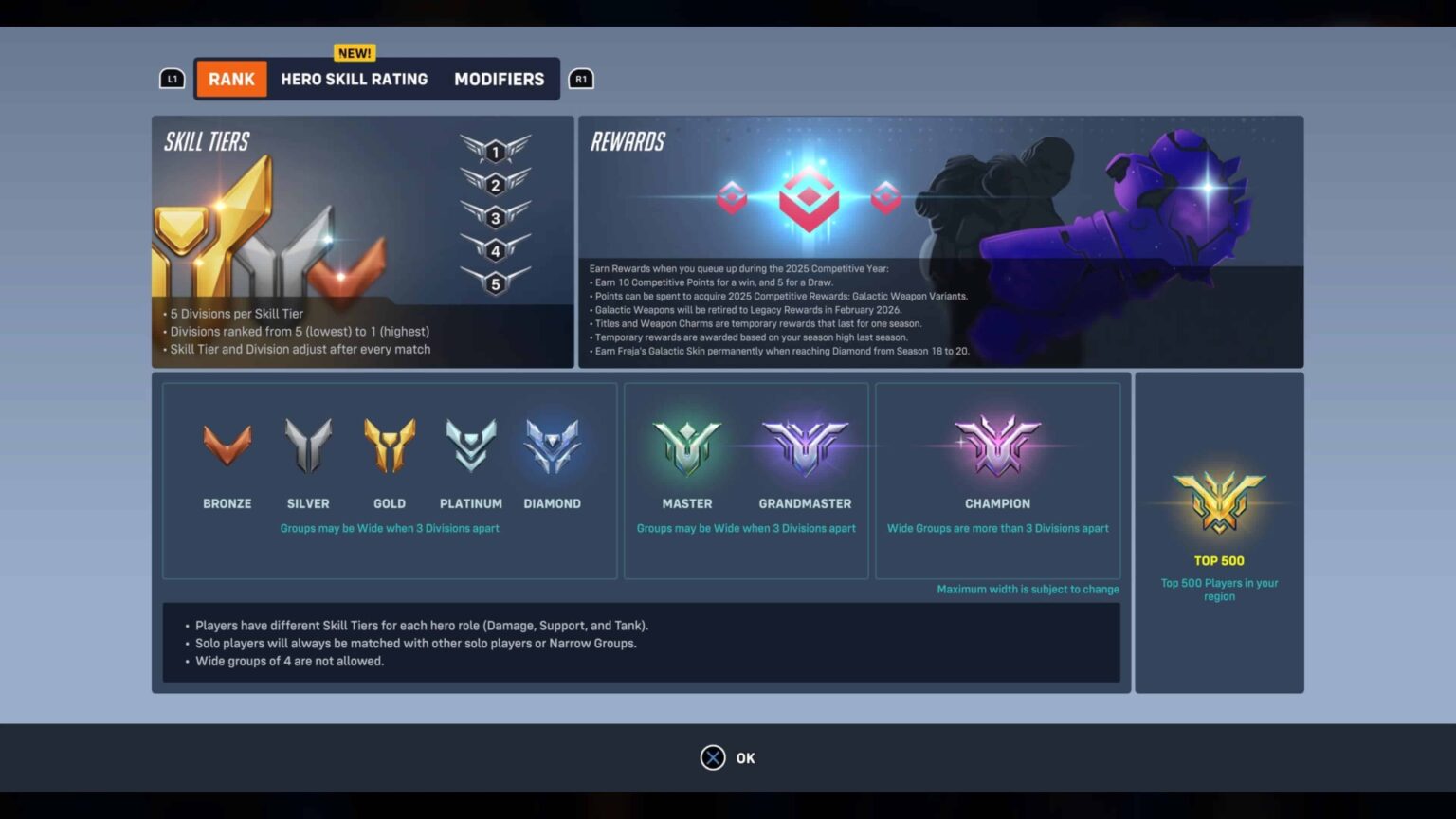This screenshot has height=819, width=1456.
Task: Select the Bronze rank icon
Action: [227, 444]
